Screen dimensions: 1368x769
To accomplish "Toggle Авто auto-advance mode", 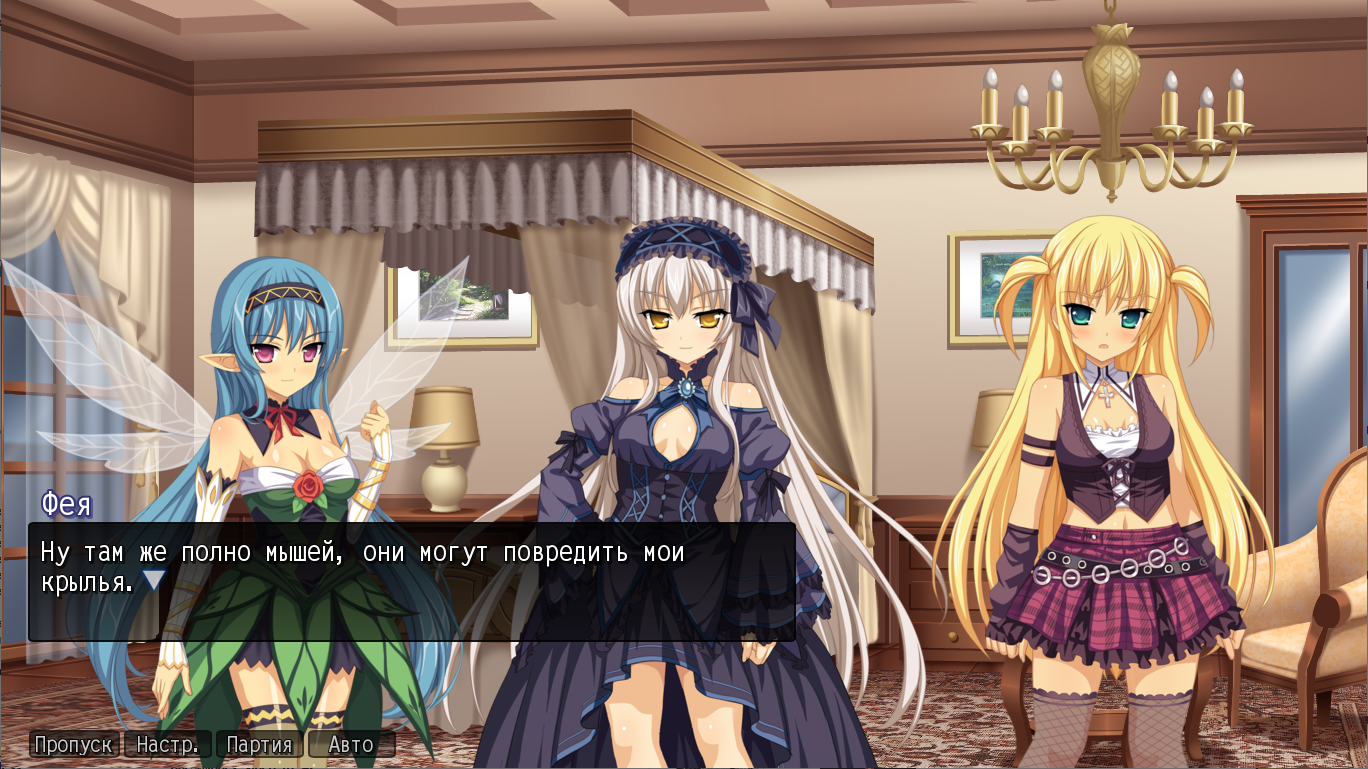I will point(351,744).
